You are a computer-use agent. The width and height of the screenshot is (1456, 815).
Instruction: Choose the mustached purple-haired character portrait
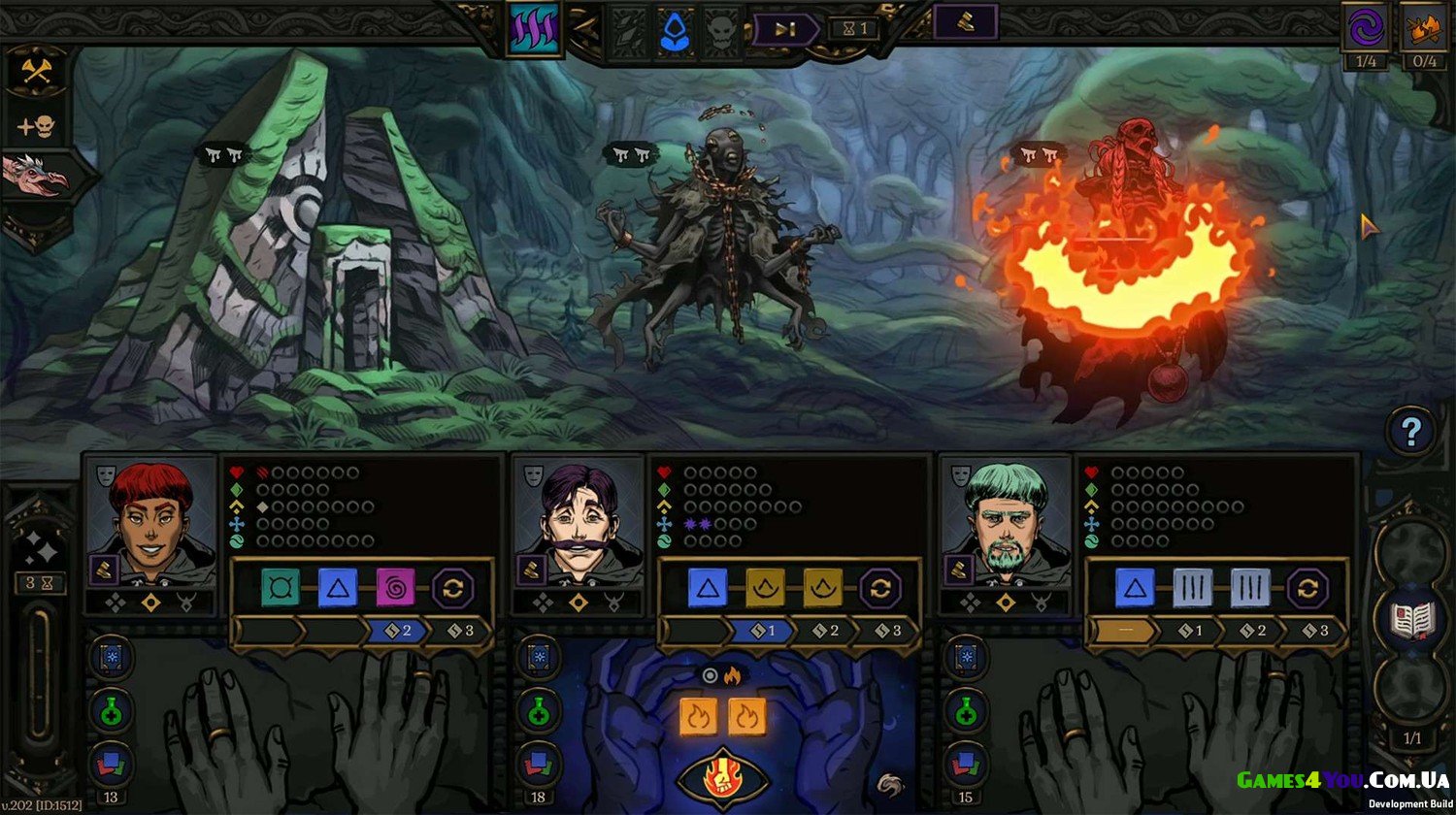[x=579, y=511]
